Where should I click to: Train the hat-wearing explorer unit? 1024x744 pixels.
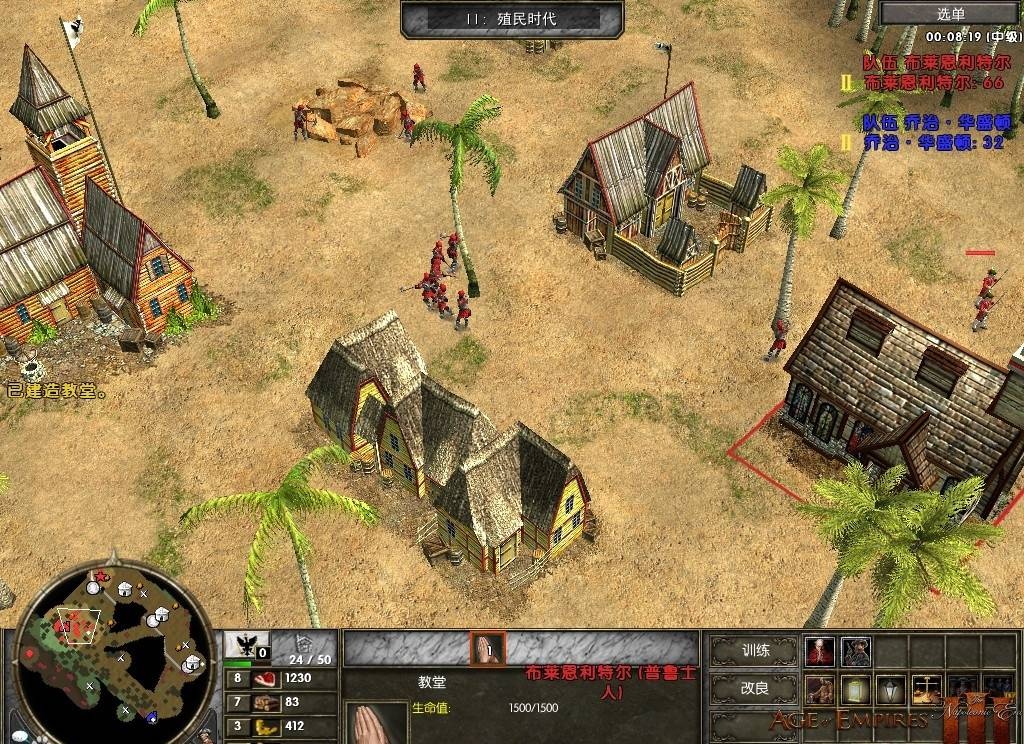[856, 651]
